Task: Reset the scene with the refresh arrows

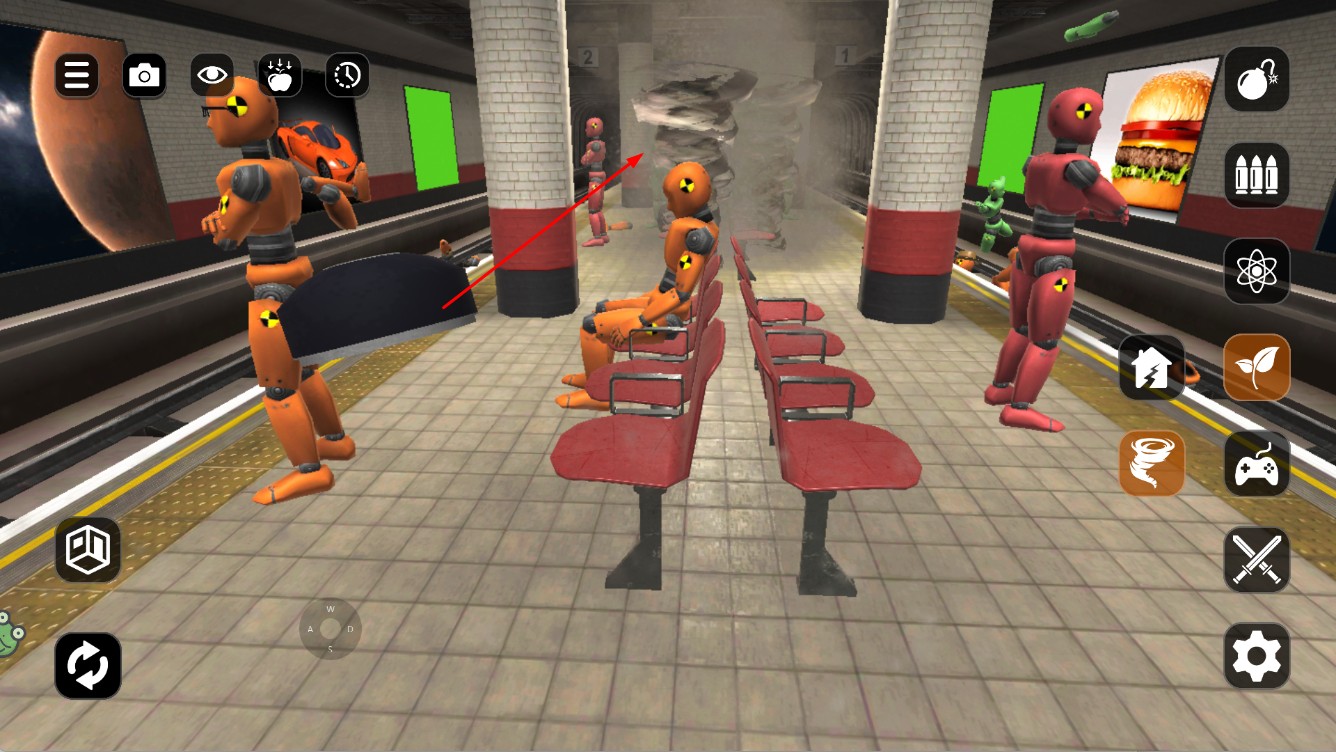Action: pos(88,665)
